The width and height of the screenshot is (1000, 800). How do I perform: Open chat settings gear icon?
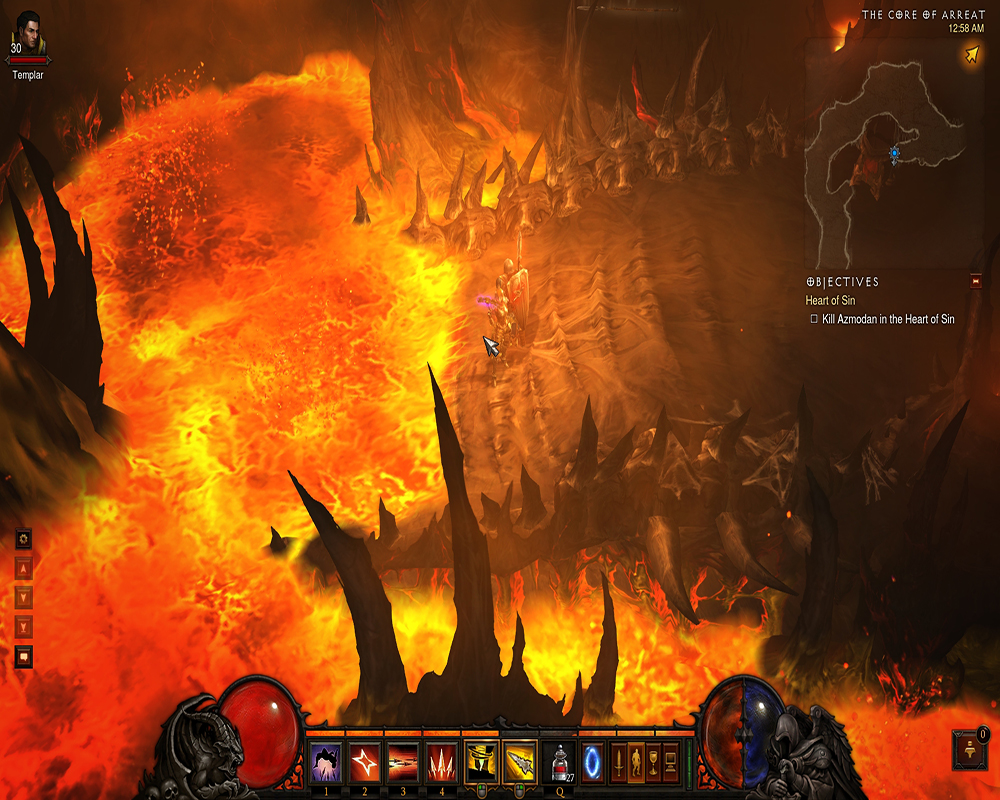pyautogui.click(x=24, y=539)
